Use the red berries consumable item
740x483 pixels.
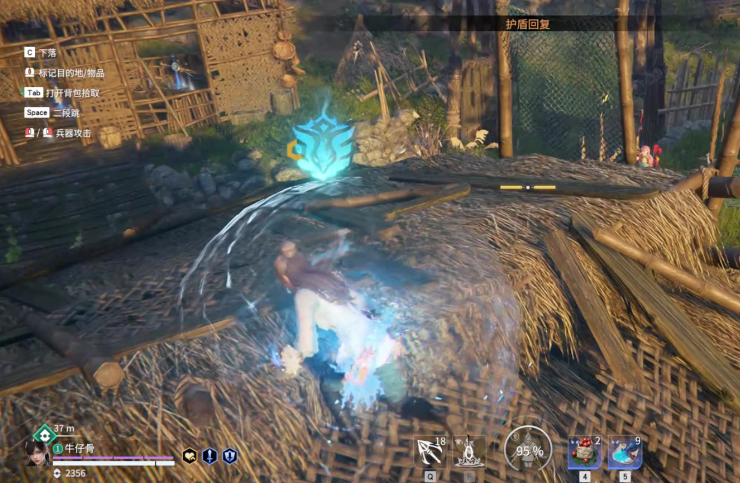point(585,452)
